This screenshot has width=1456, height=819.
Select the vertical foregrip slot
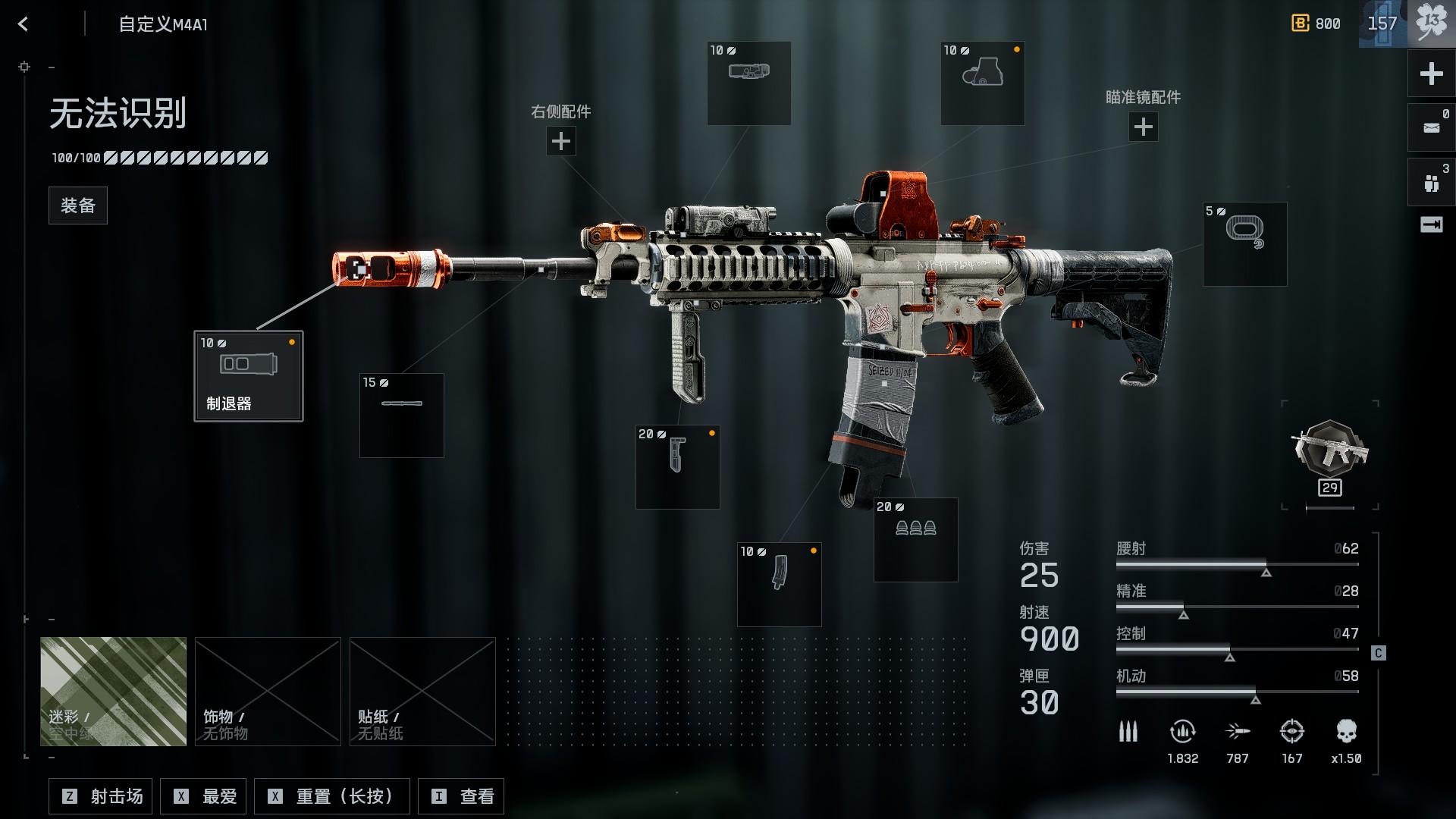[677, 466]
